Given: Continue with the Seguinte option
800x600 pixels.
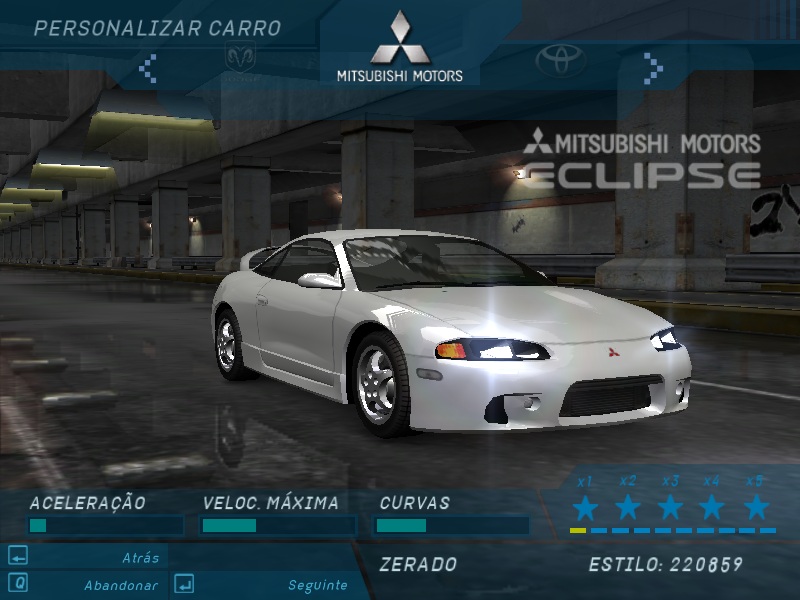Looking at the screenshot, I should (317, 585).
